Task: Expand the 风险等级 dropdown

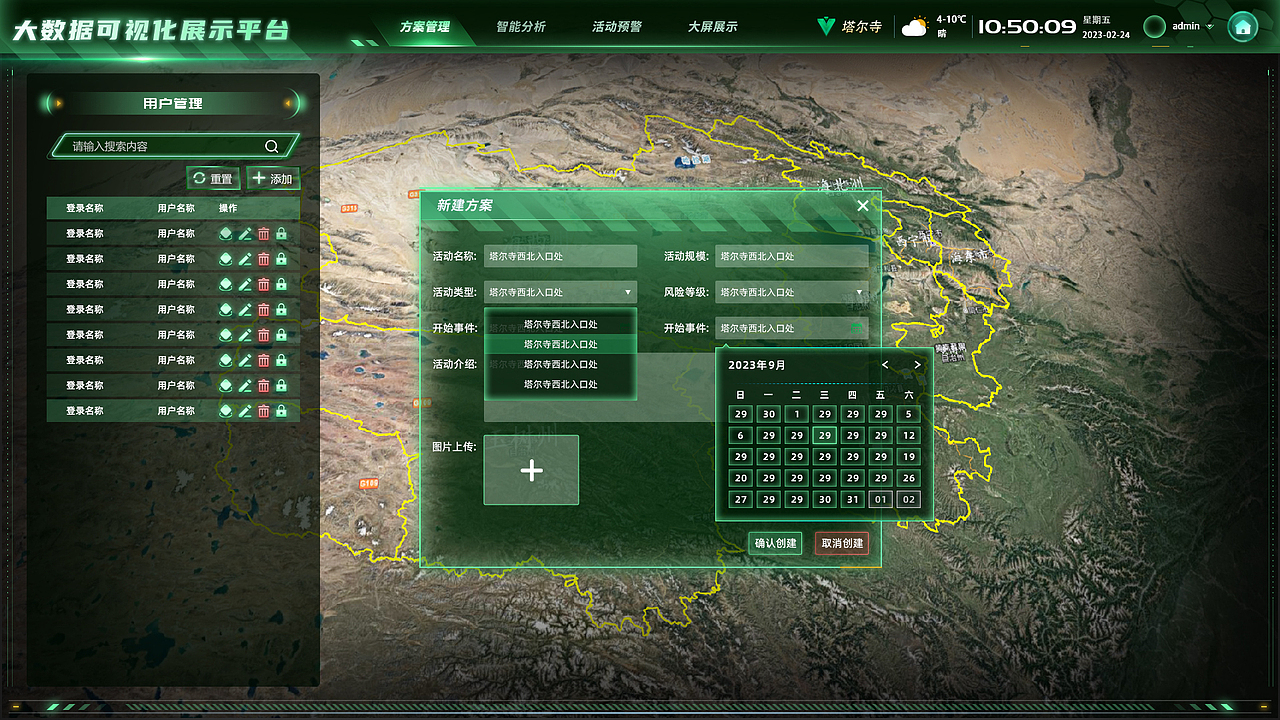Action: point(858,292)
